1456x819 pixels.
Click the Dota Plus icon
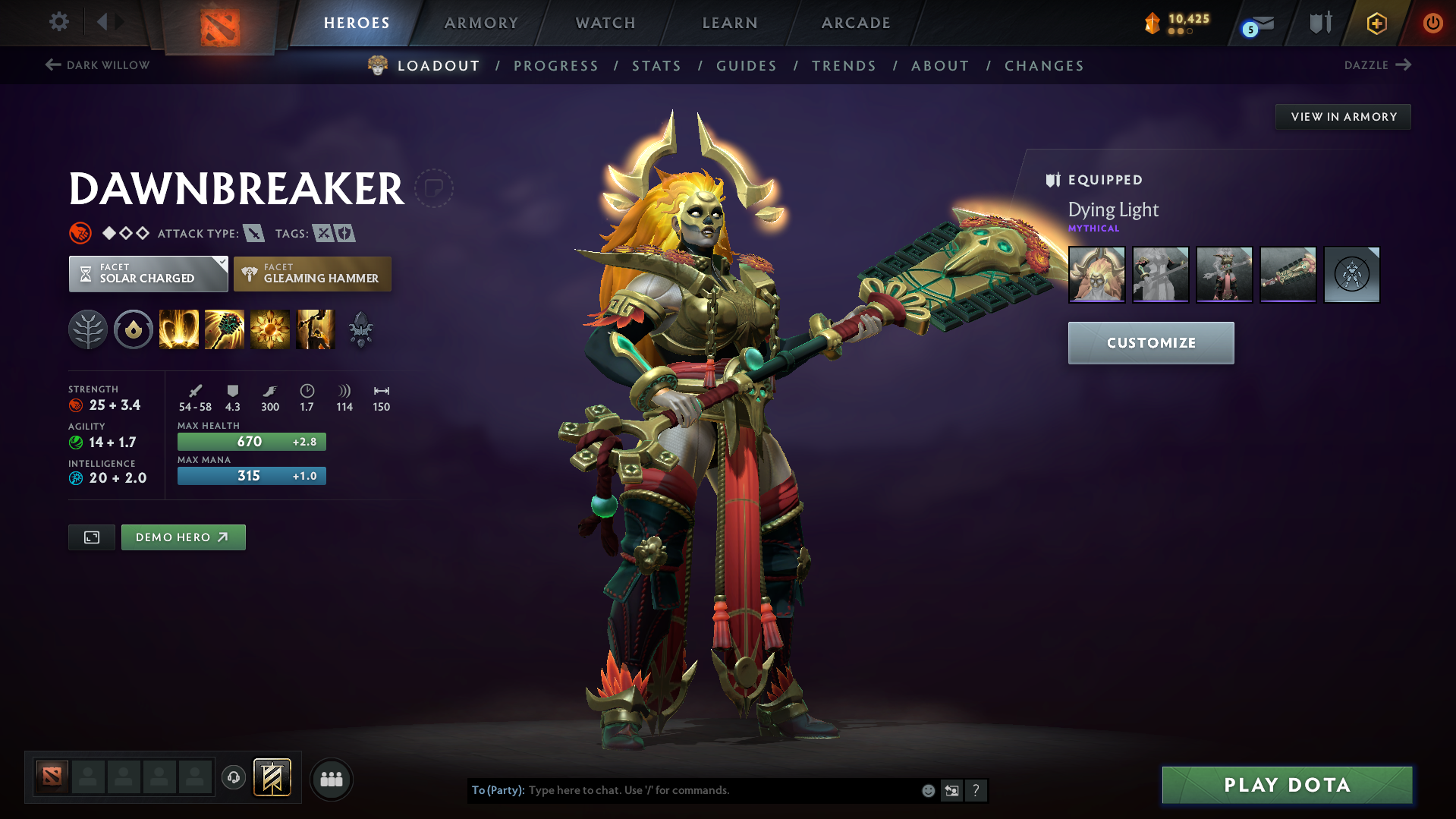(x=1376, y=23)
